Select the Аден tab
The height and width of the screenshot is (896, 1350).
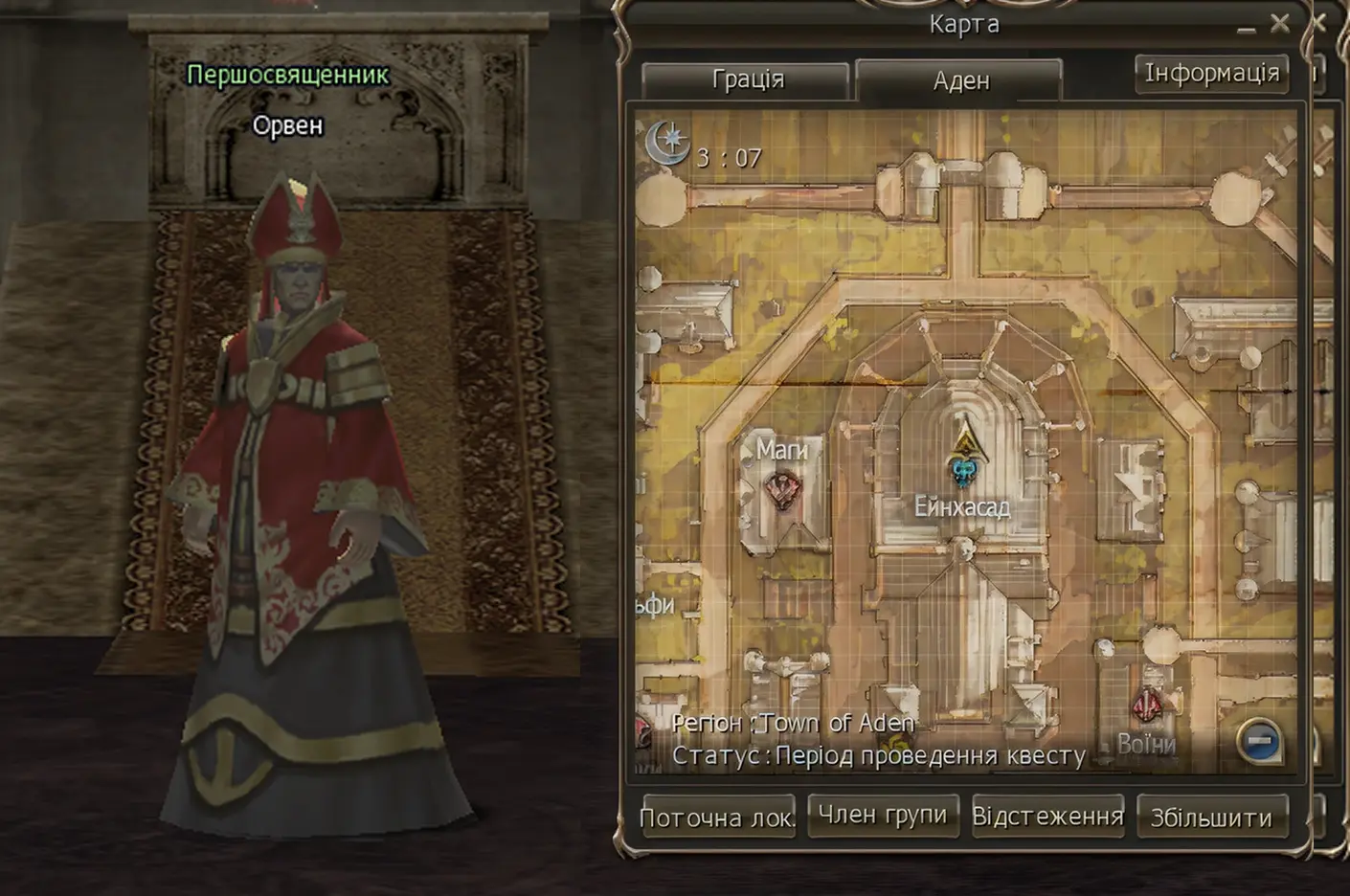[960, 79]
